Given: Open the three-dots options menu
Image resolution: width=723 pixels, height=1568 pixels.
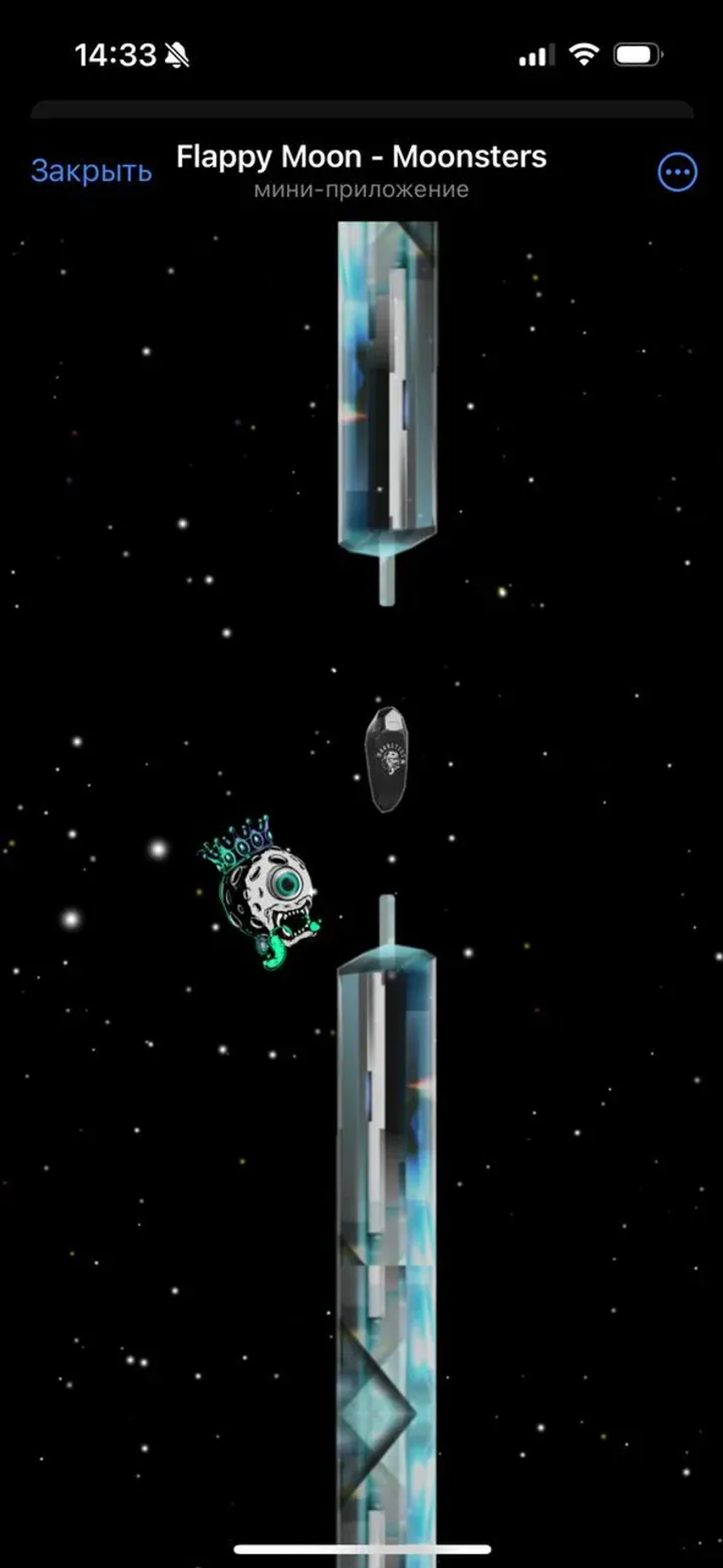Looking at the screenshot, I should pos(677,172).
